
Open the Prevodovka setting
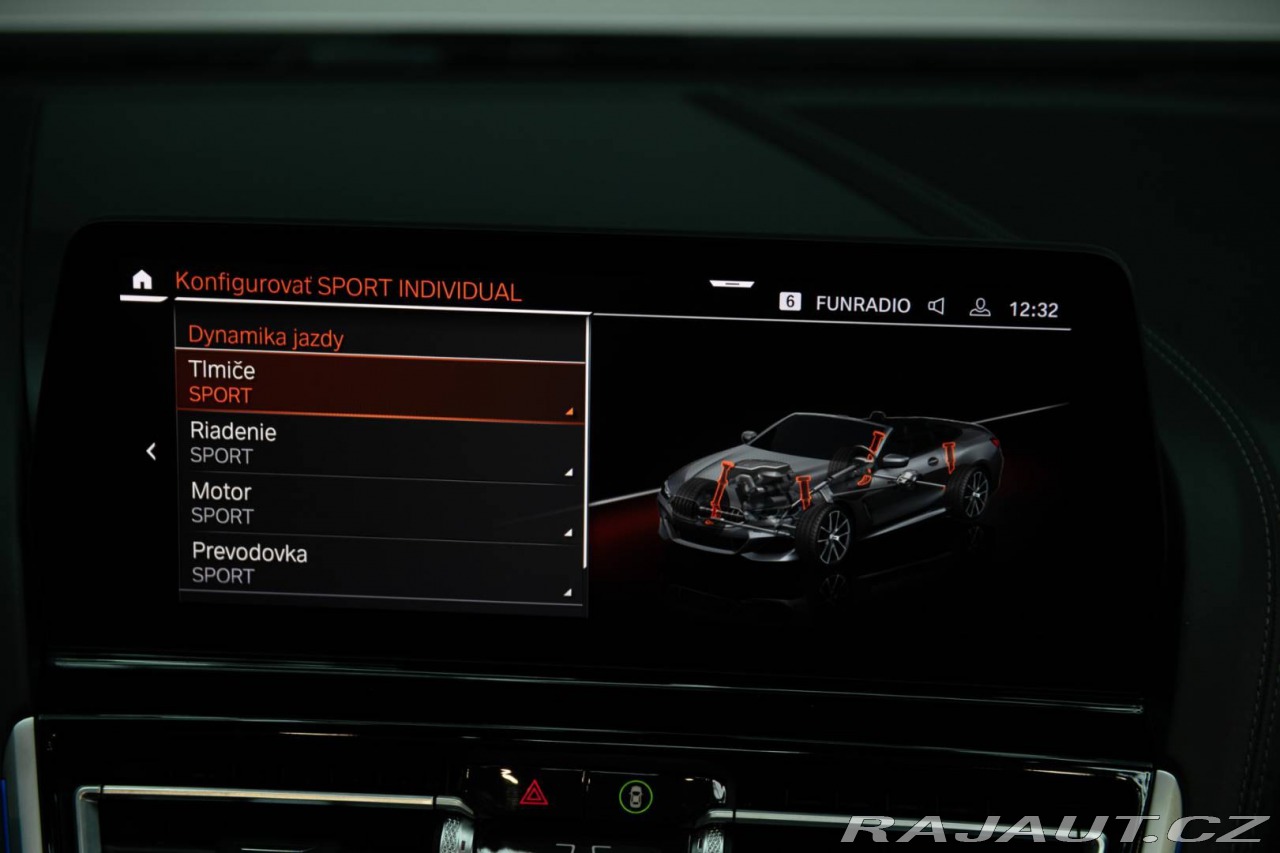(x=380, y=565)
